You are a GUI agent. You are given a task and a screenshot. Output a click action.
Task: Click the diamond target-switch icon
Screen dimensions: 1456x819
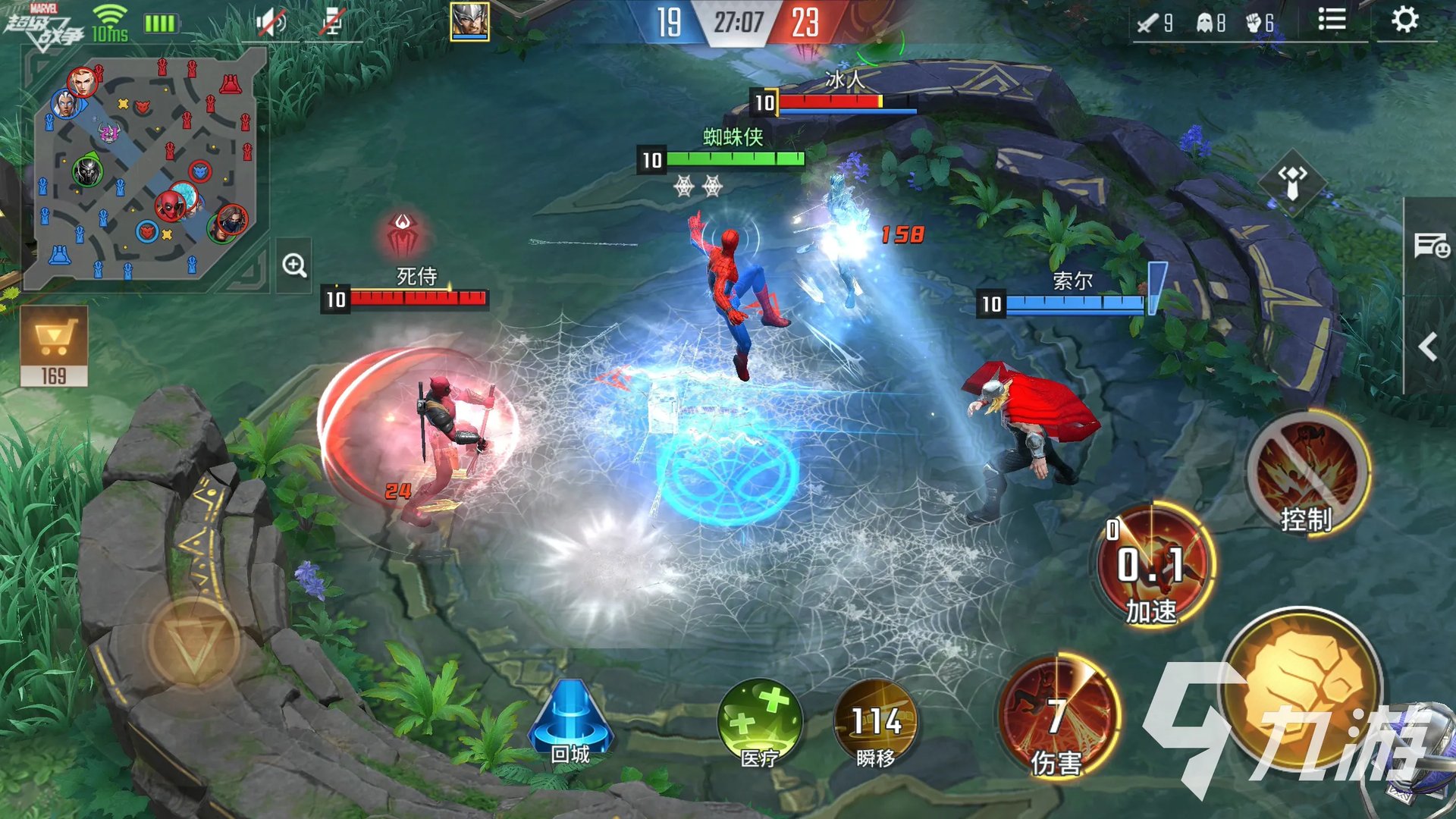pyautogui.click(x=1292, y=183)
